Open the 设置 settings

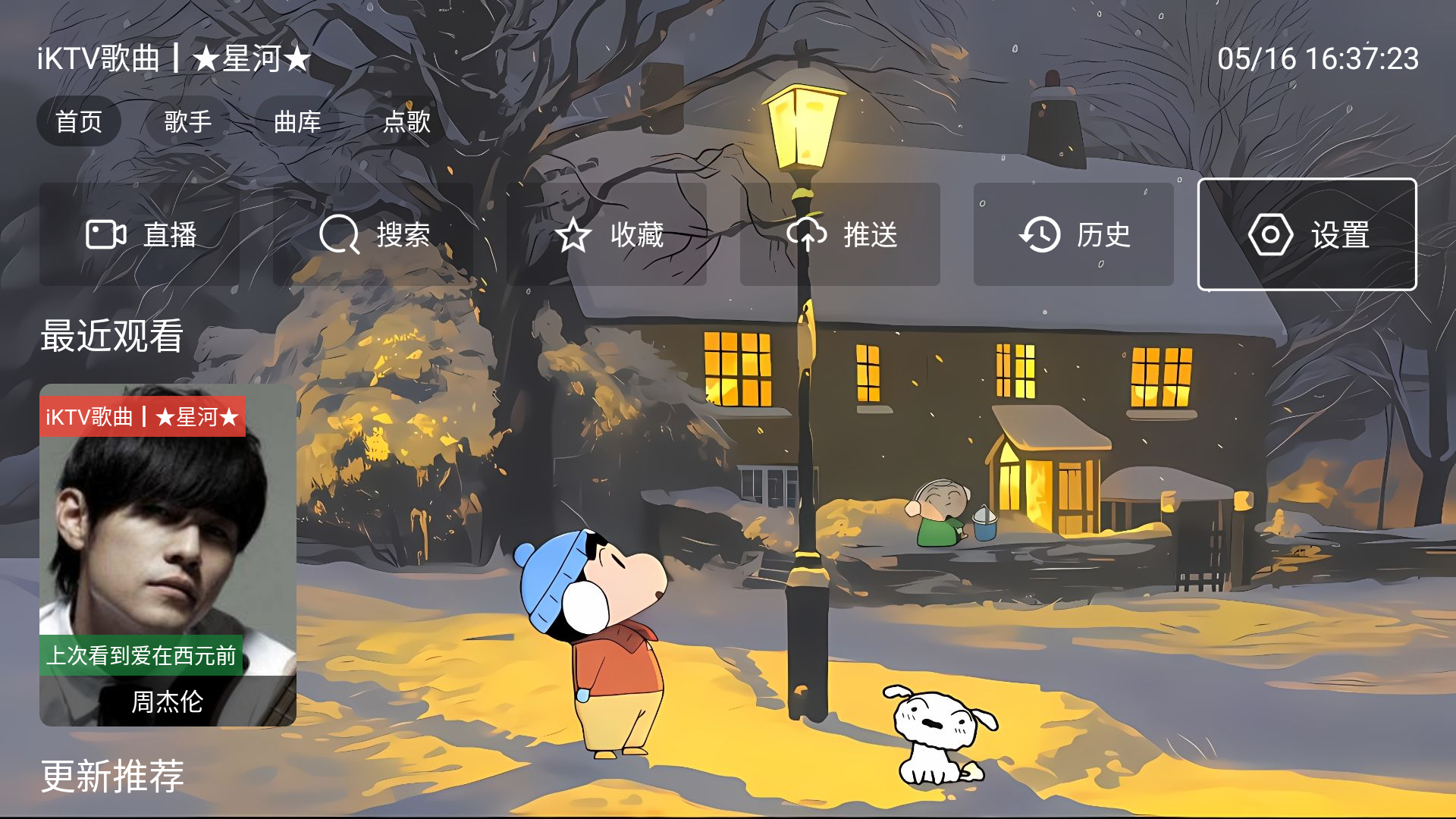[x=1307, y=234]
